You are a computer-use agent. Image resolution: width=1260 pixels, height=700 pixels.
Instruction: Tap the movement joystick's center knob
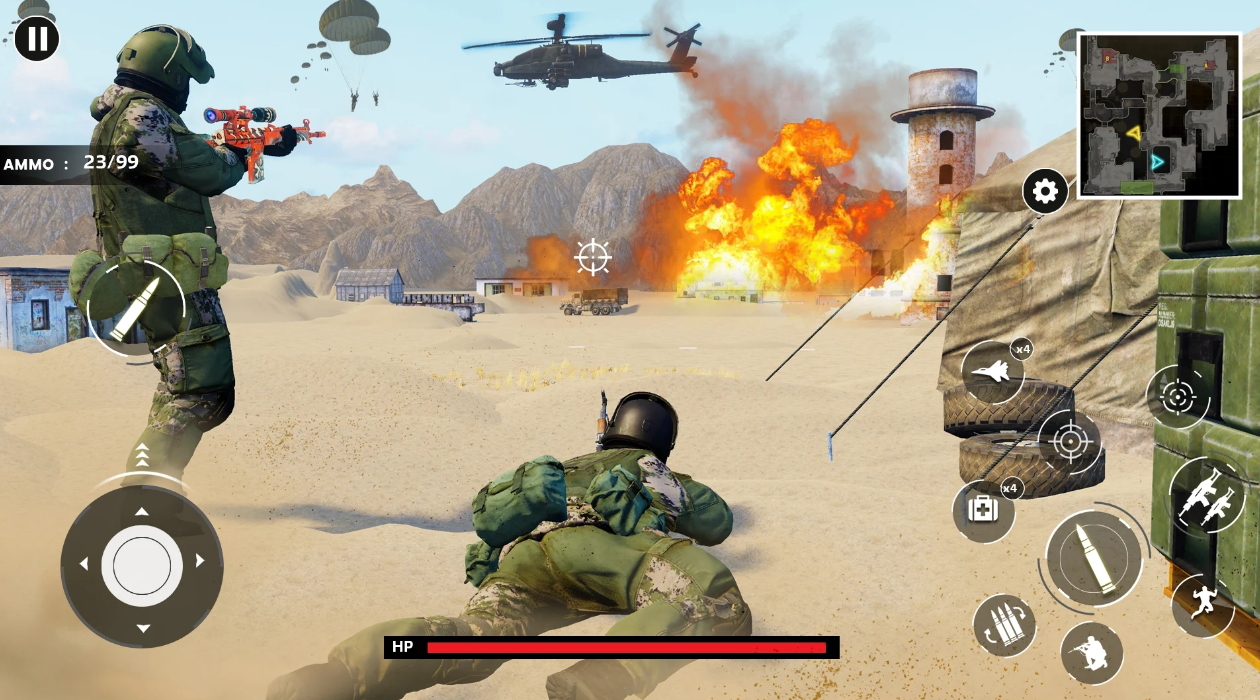click(x=142, y=566)
